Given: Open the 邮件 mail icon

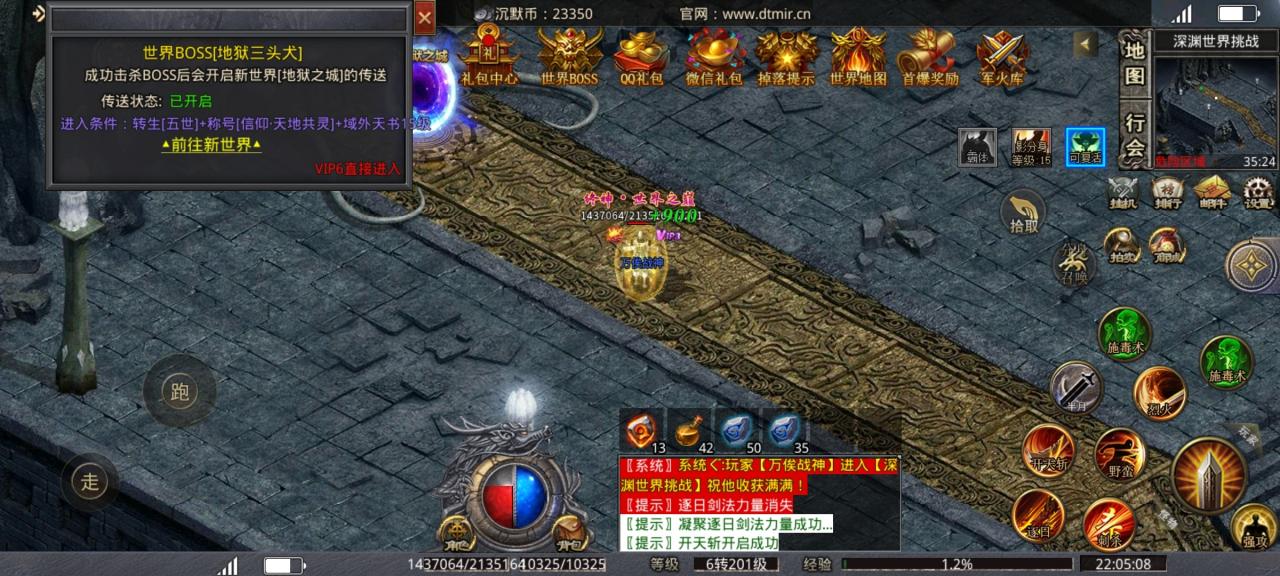Looking at the screenshot, I should [1212, 193].
